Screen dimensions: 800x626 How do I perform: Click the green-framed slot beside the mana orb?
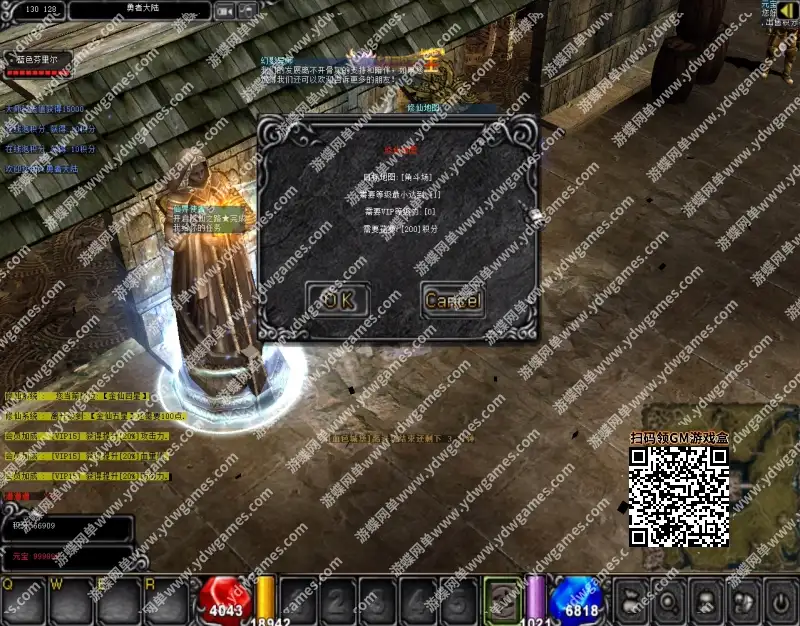[x=503, y=600]
